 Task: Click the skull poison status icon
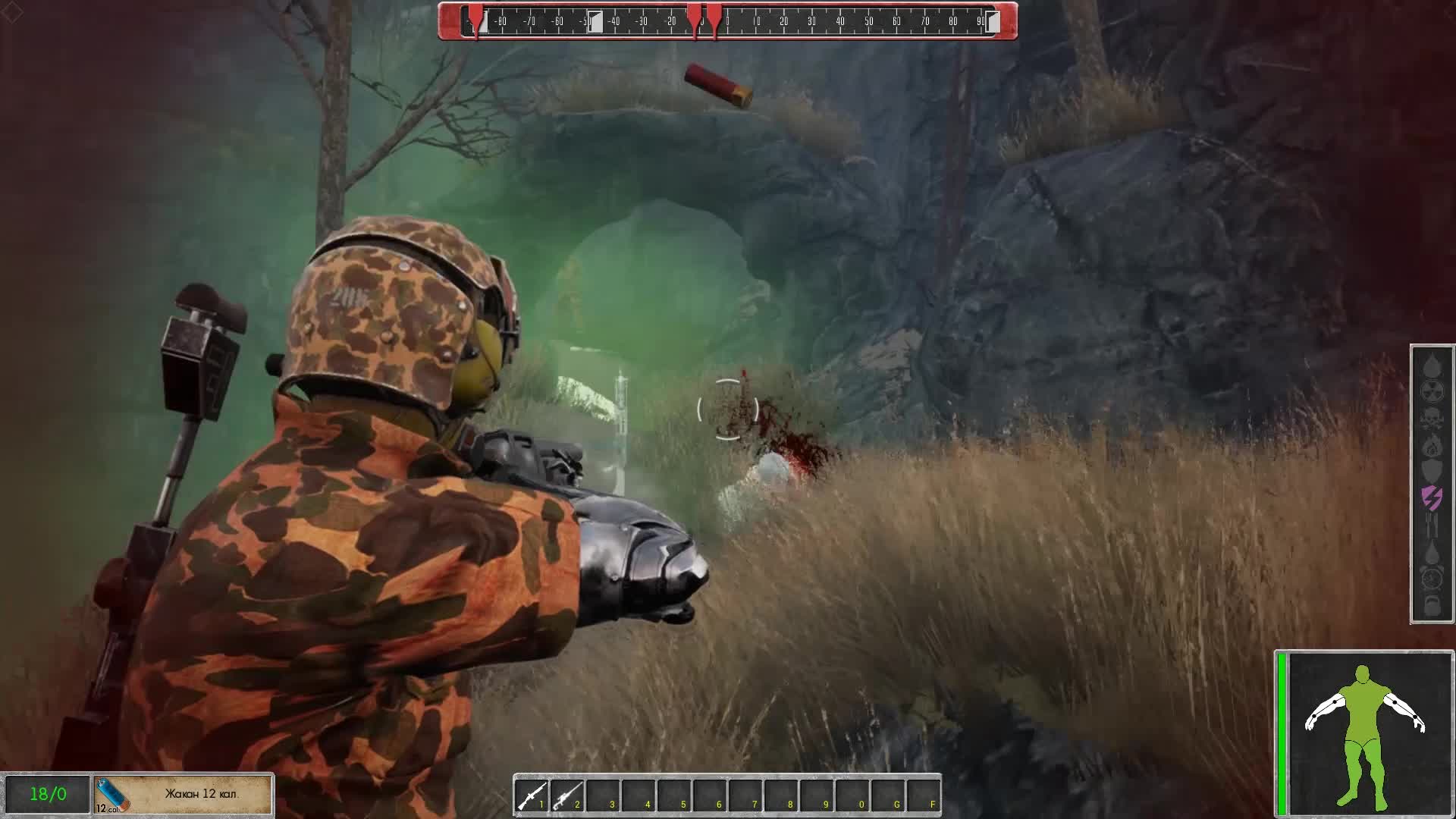point(1432,418)
